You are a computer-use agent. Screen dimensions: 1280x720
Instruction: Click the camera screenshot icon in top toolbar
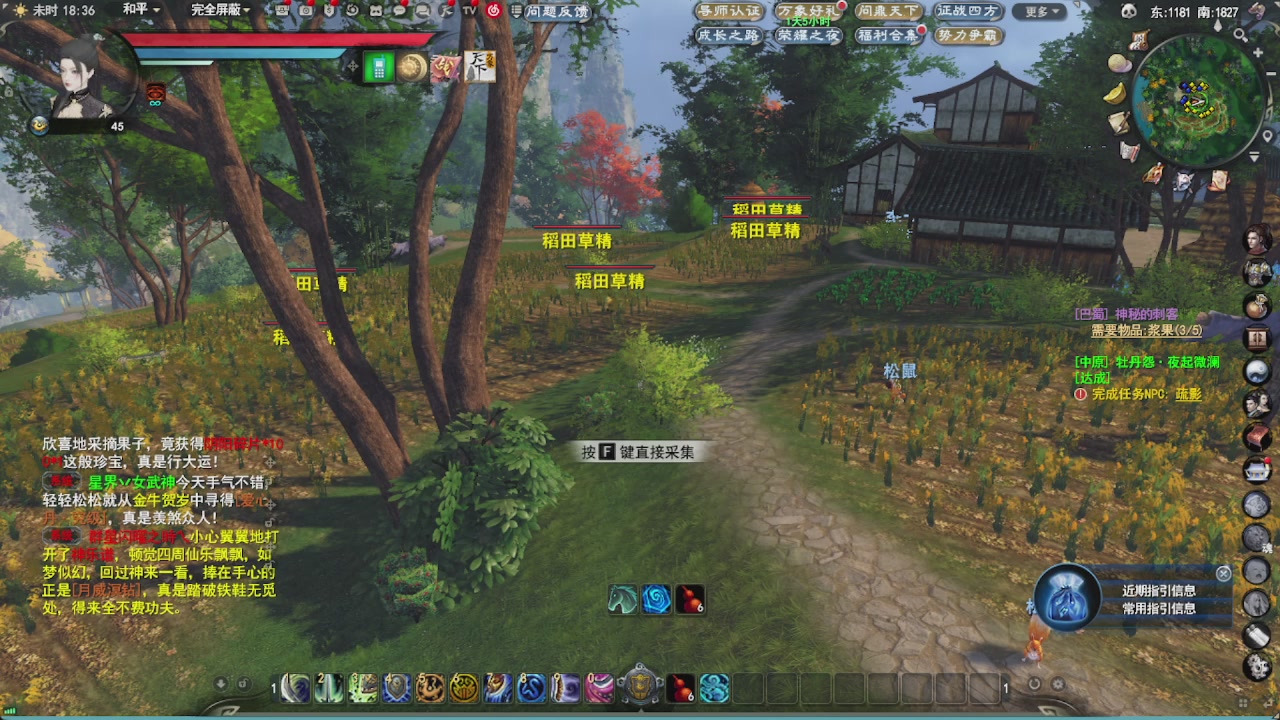306,11
